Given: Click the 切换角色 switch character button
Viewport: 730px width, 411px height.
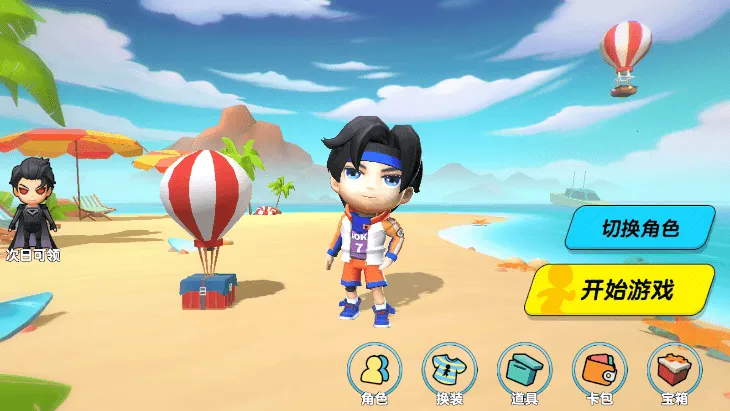Looking at the screenshot, I should click(x=640, y=228).
